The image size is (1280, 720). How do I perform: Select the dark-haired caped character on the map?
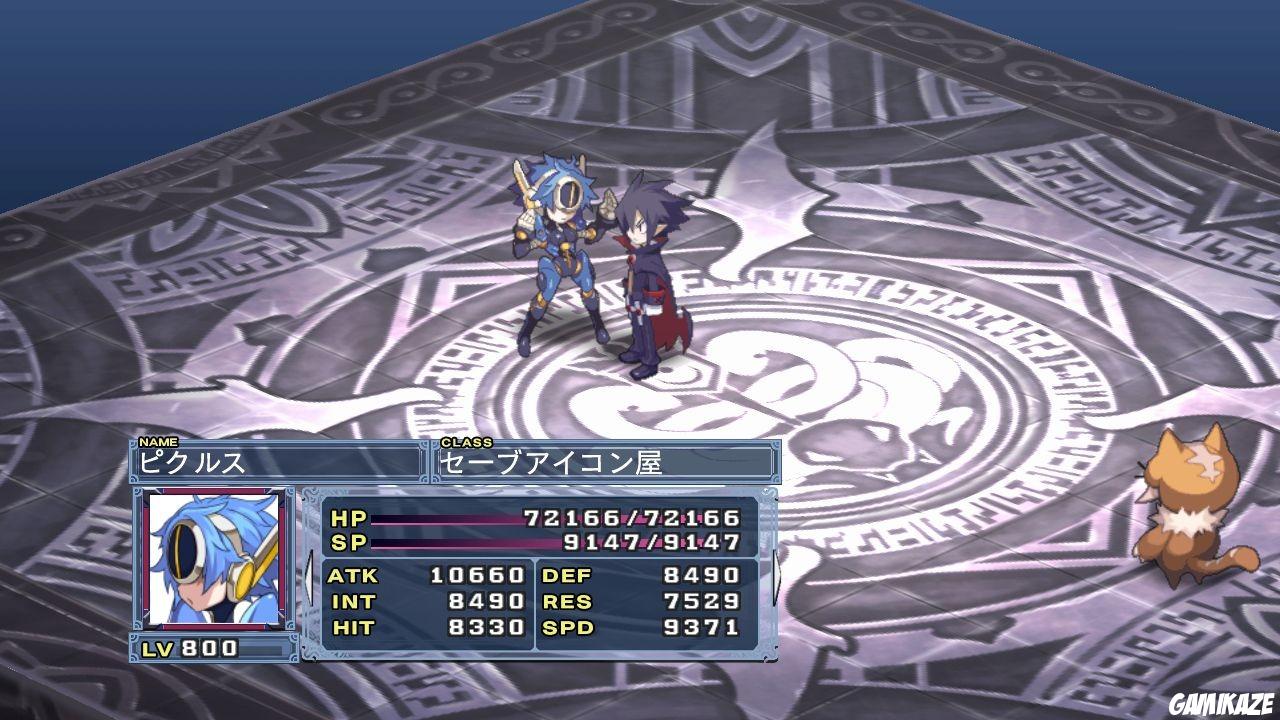(x=650, y=280)
